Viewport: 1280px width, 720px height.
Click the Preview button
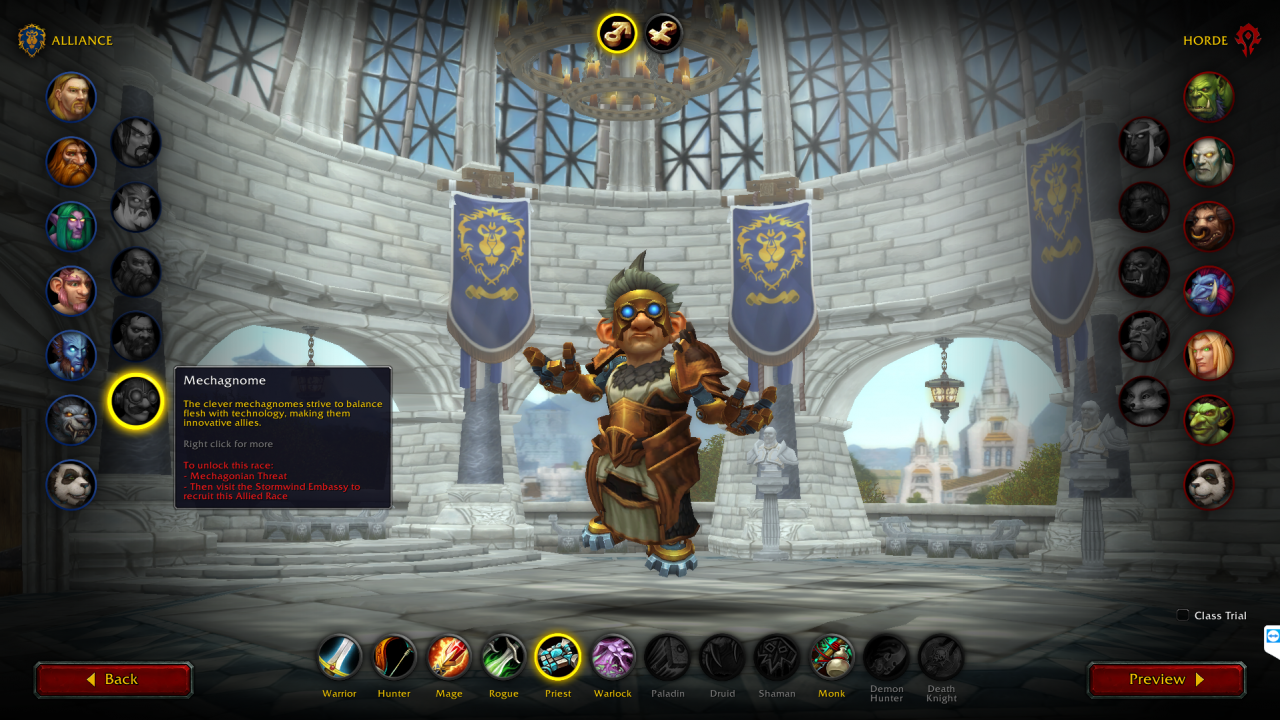point(1166,679)
